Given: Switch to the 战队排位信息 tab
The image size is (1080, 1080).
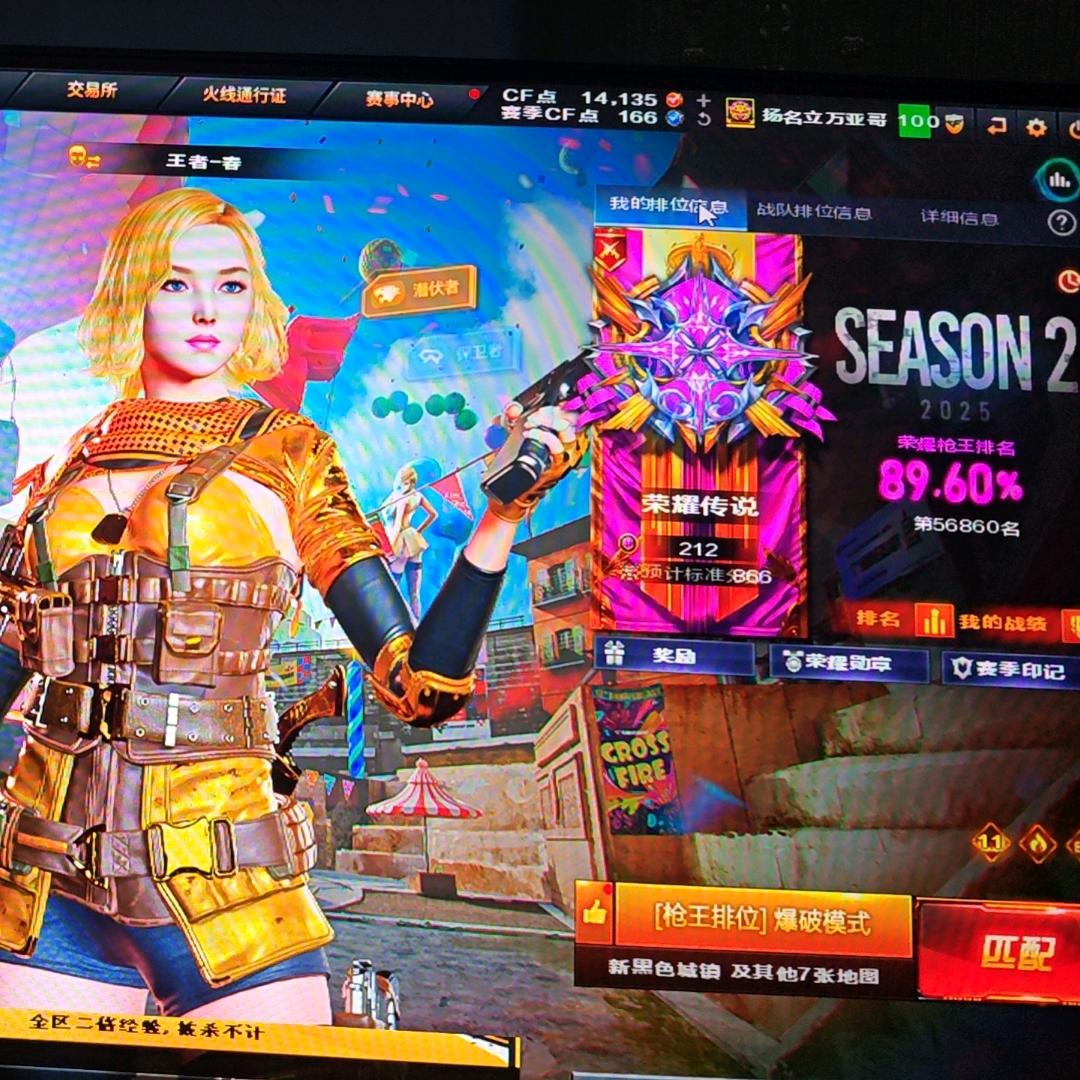Looking at the screenshot, I should point(814,212).
